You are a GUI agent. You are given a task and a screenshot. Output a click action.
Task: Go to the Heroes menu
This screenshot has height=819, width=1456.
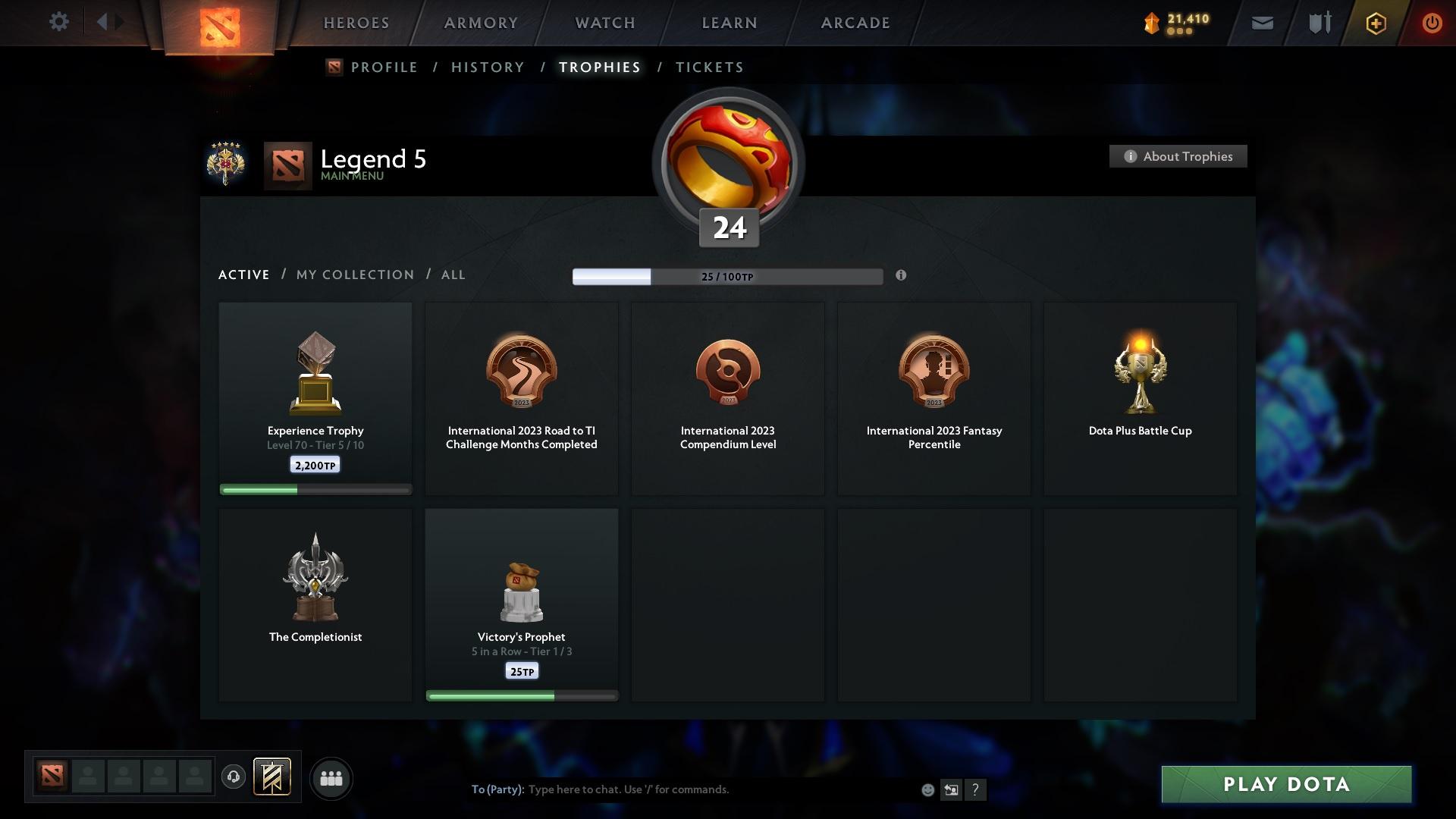click(356, 23)
